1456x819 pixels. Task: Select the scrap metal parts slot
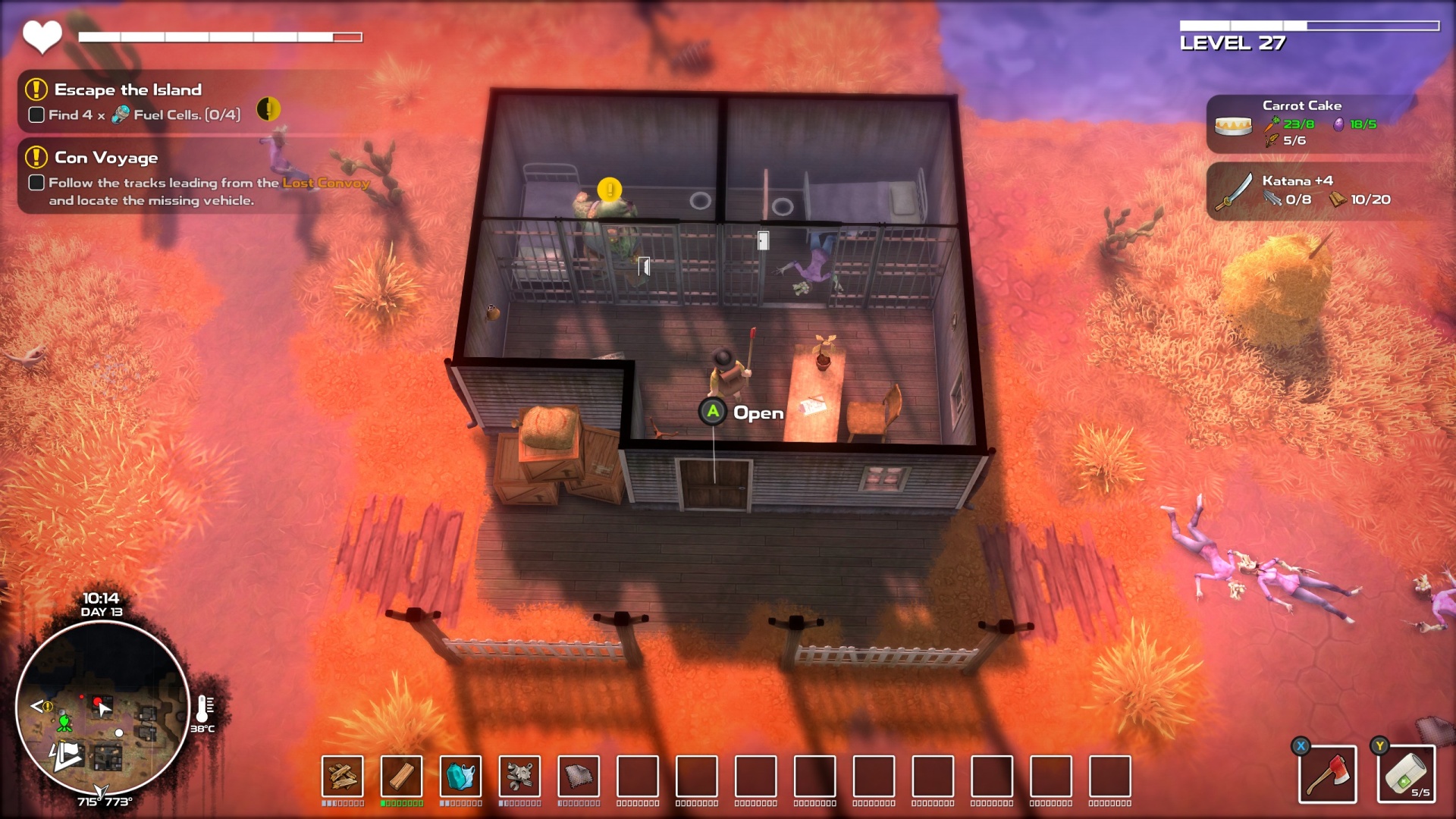(519, 777)
